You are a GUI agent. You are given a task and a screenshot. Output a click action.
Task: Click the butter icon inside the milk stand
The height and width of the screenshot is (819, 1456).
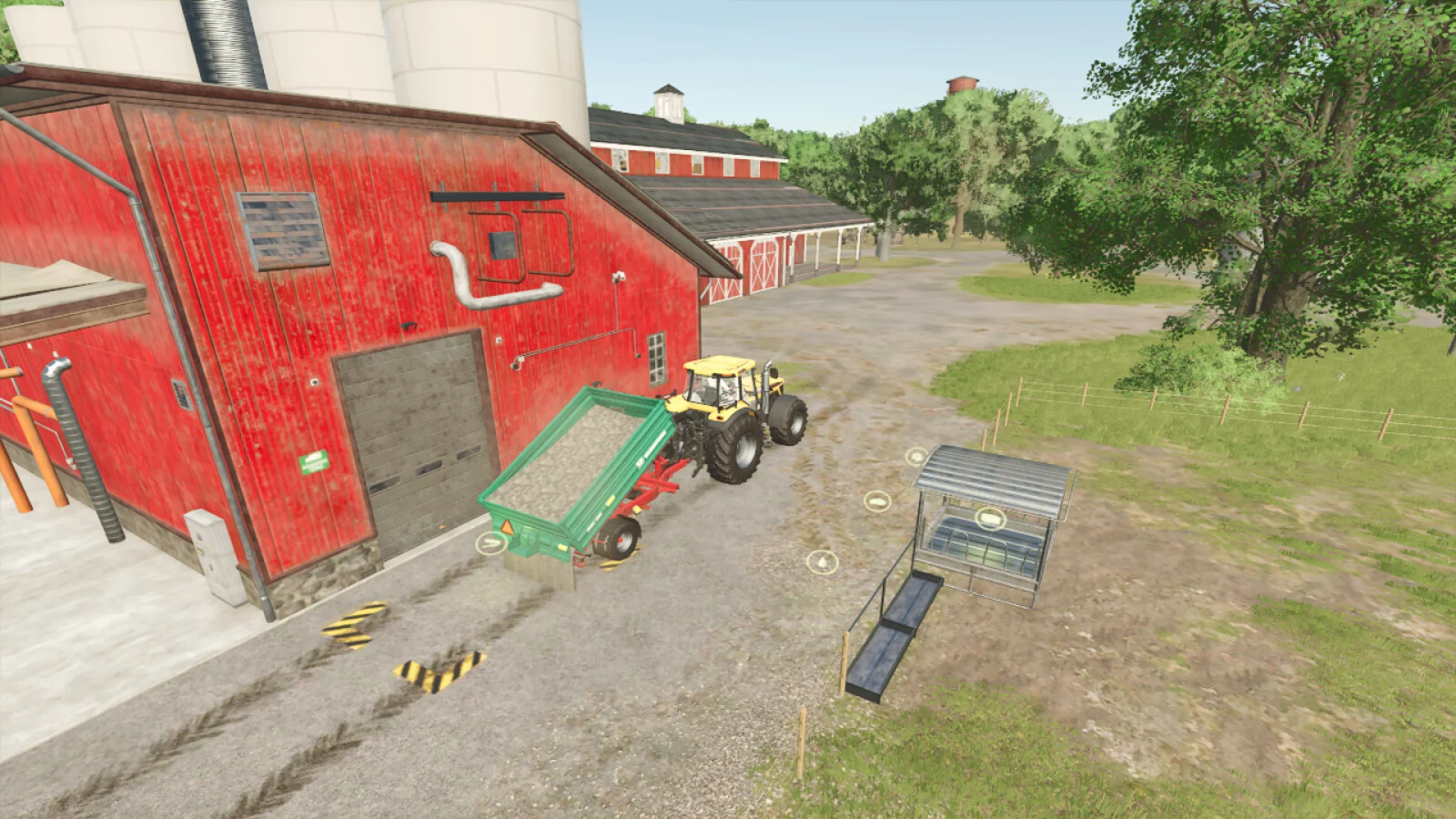(990, 519)
